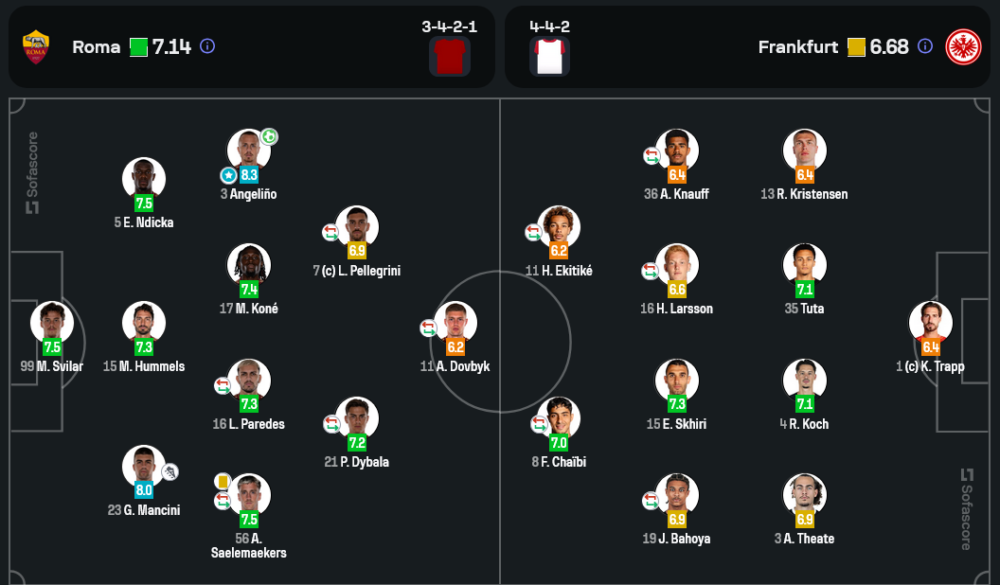Open captain L. Pellegrini's card

coord(357,226)
